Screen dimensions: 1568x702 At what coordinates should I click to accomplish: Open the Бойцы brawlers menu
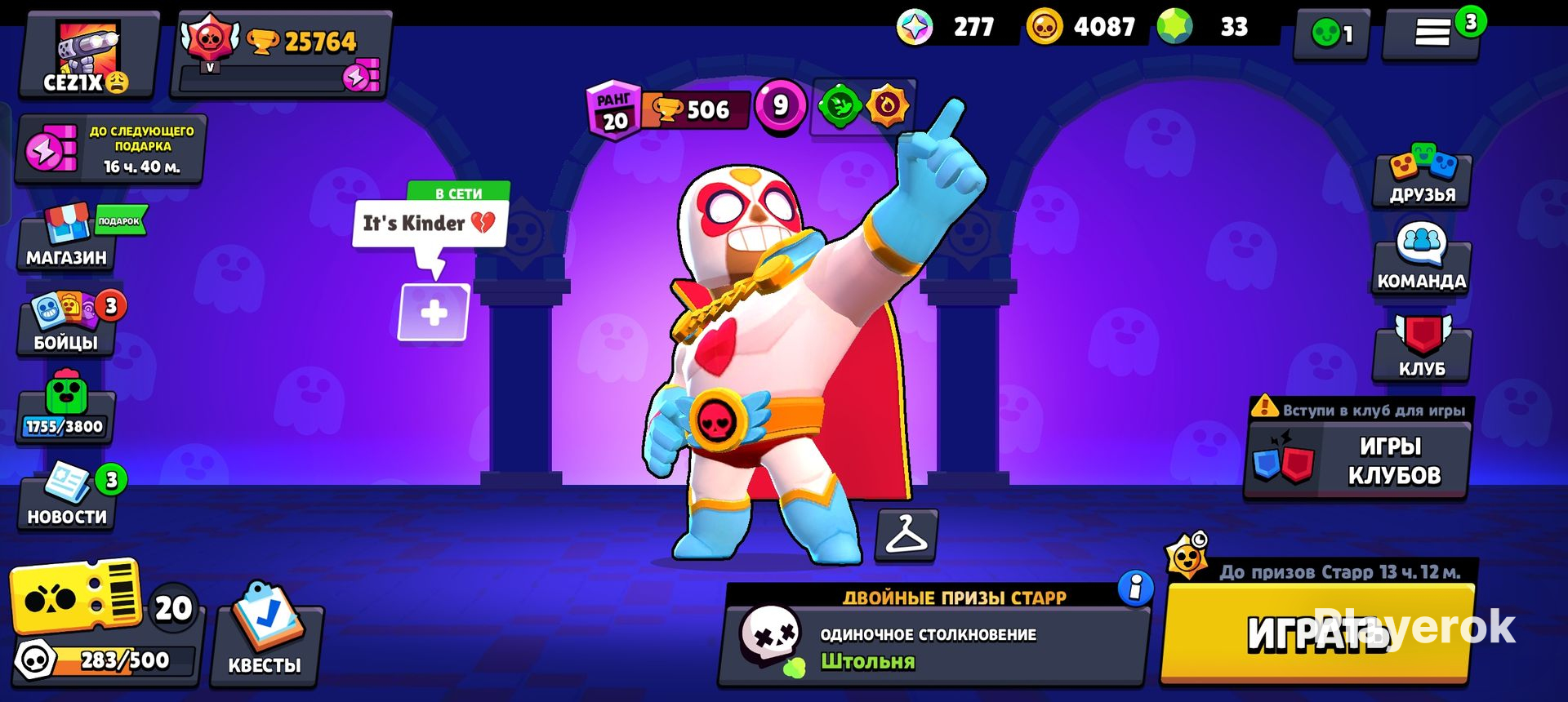[x=65, y=327]
